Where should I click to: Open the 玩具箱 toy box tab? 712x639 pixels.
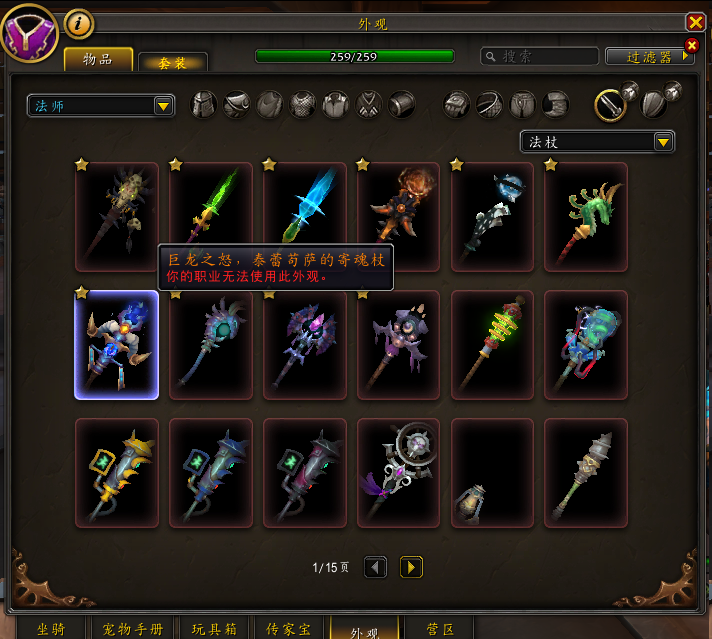(x=214, y=629)
